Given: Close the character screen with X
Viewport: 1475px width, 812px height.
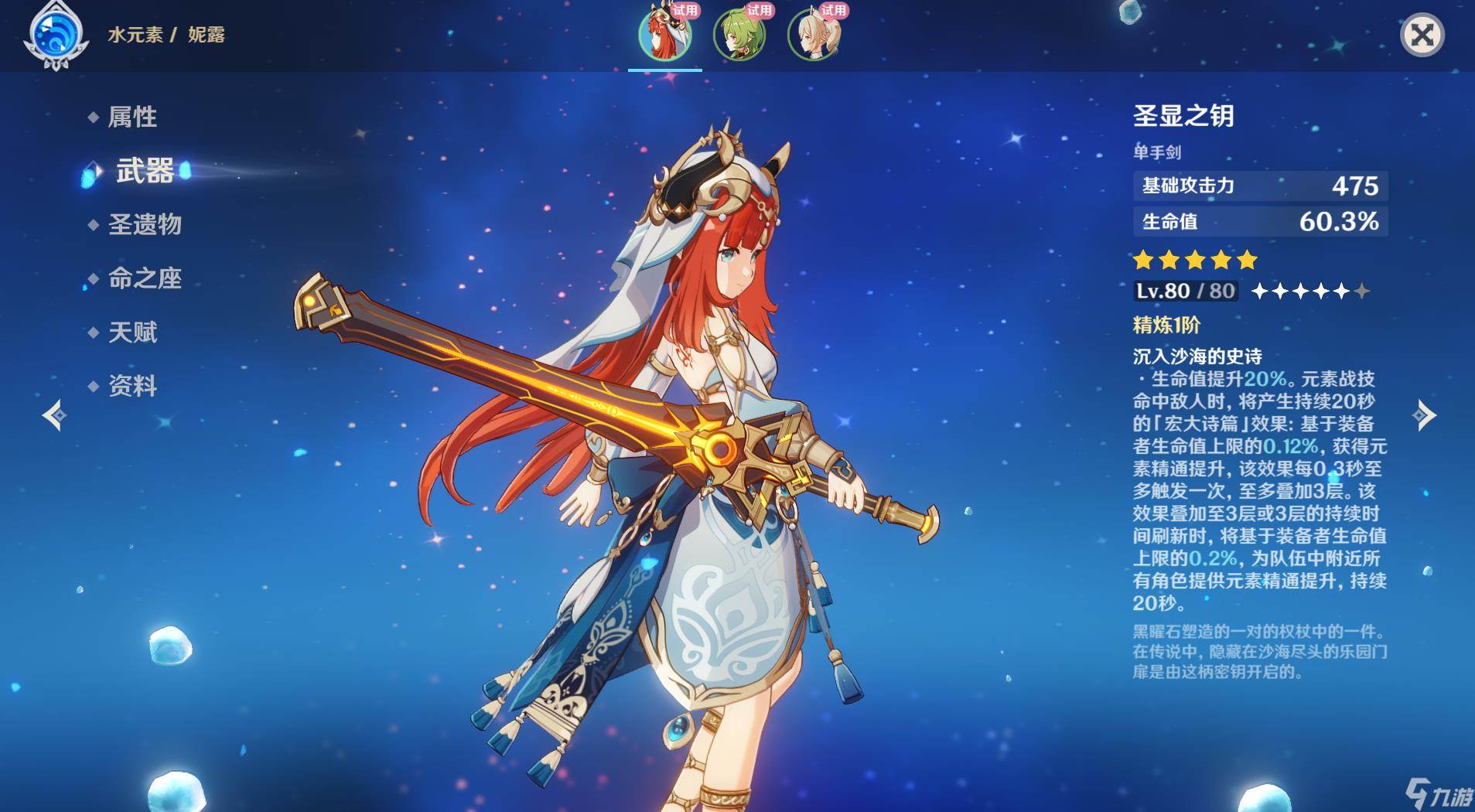Looking at the screenshot, I should [1422, 35].
